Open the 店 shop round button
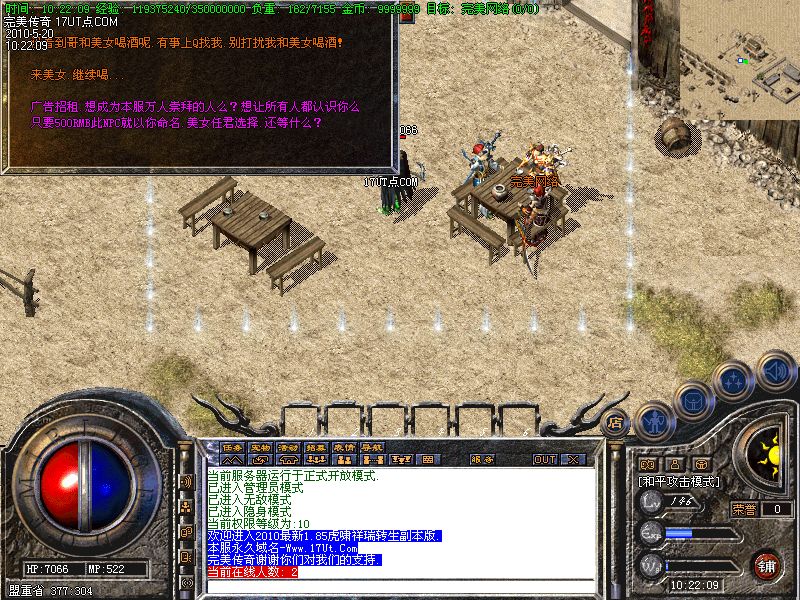The height and width of the screenshot is (600, 800). point(616,422)
